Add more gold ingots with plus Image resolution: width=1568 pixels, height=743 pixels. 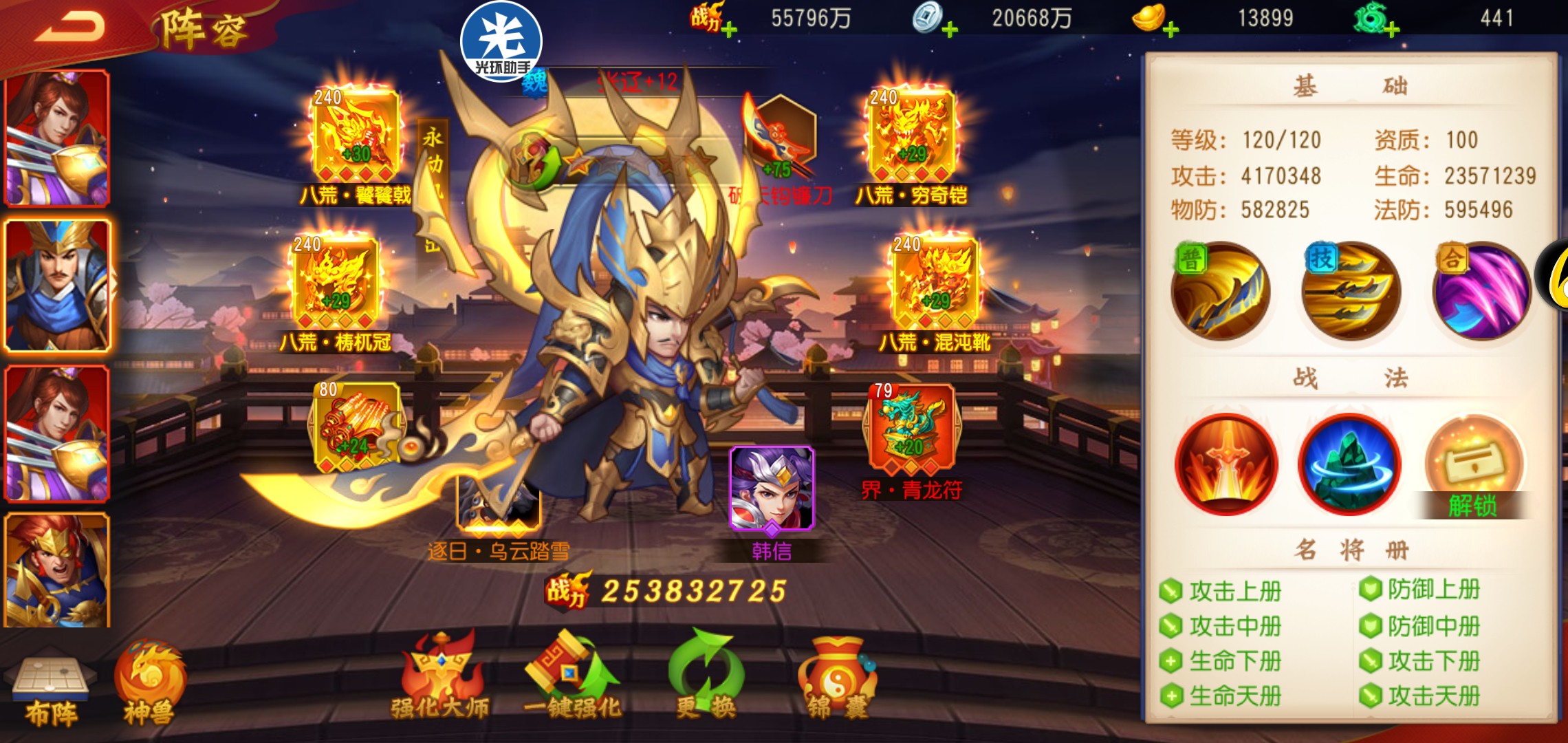coord(1171,30)
